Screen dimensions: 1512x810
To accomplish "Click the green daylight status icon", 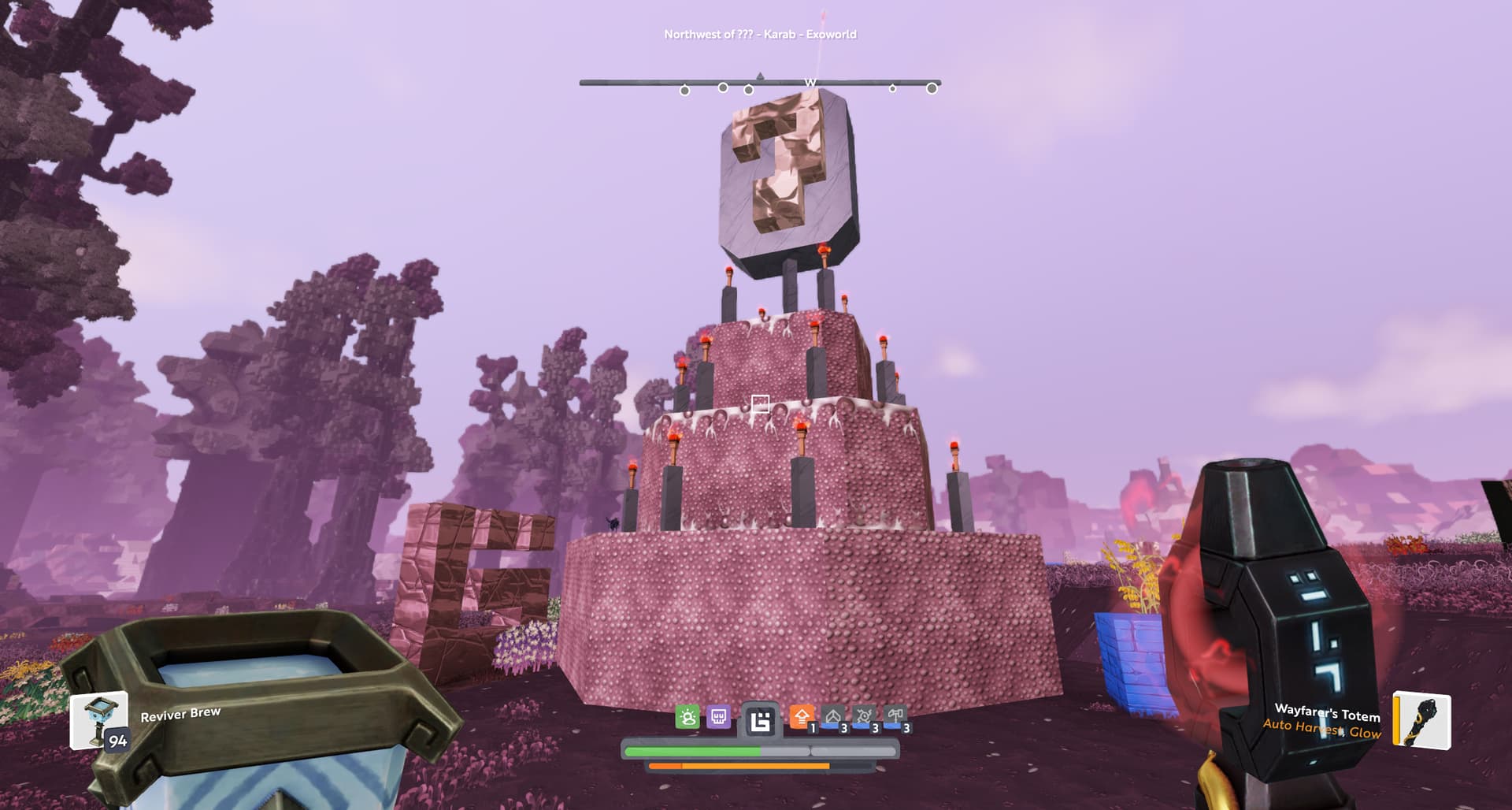I will point(687,717).
